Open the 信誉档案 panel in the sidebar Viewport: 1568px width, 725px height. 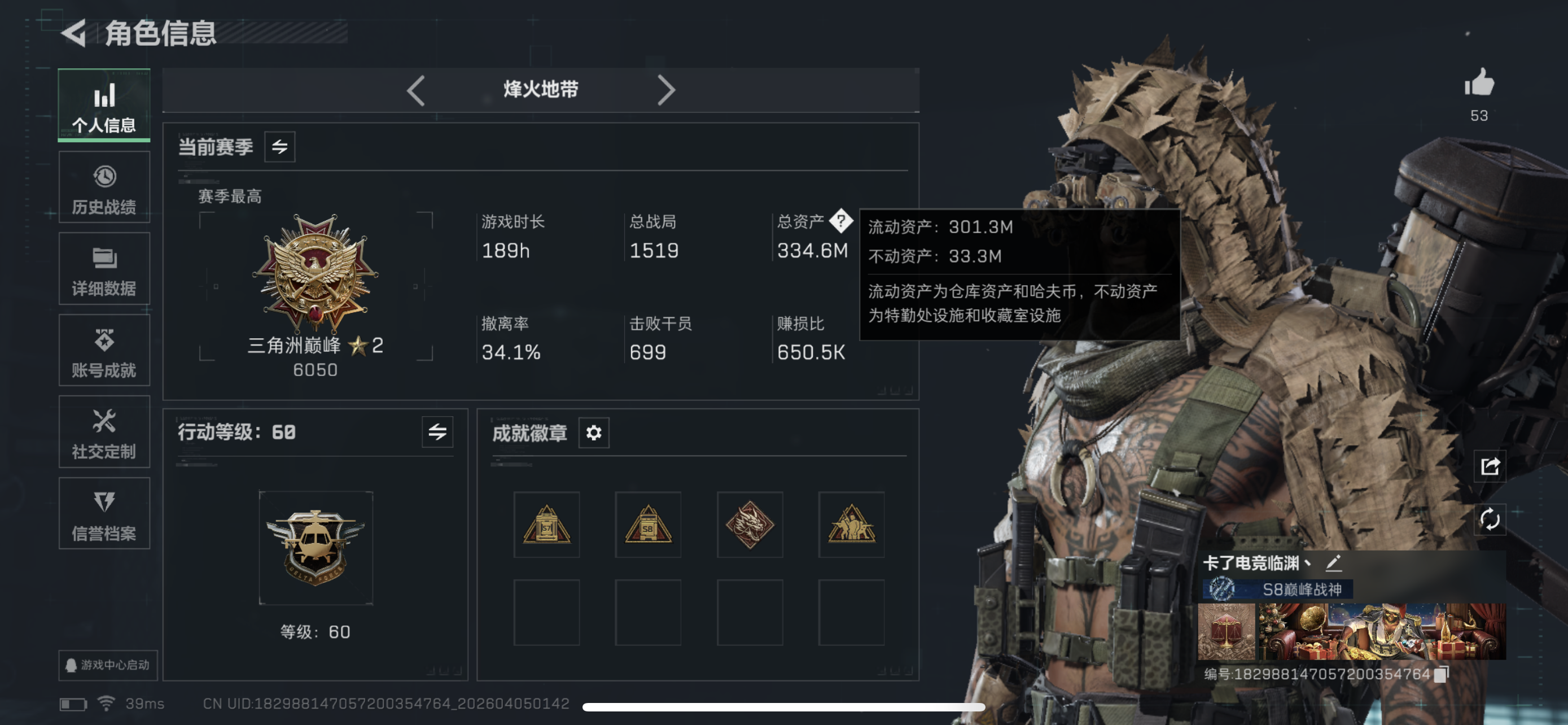(x=104, y=514)
